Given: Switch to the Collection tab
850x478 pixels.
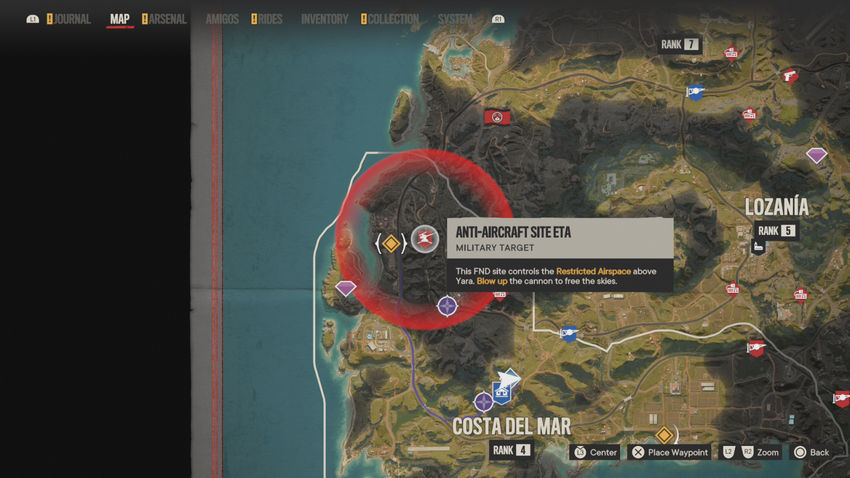Looking at the screenshot, I should click(x=393, y=19).
